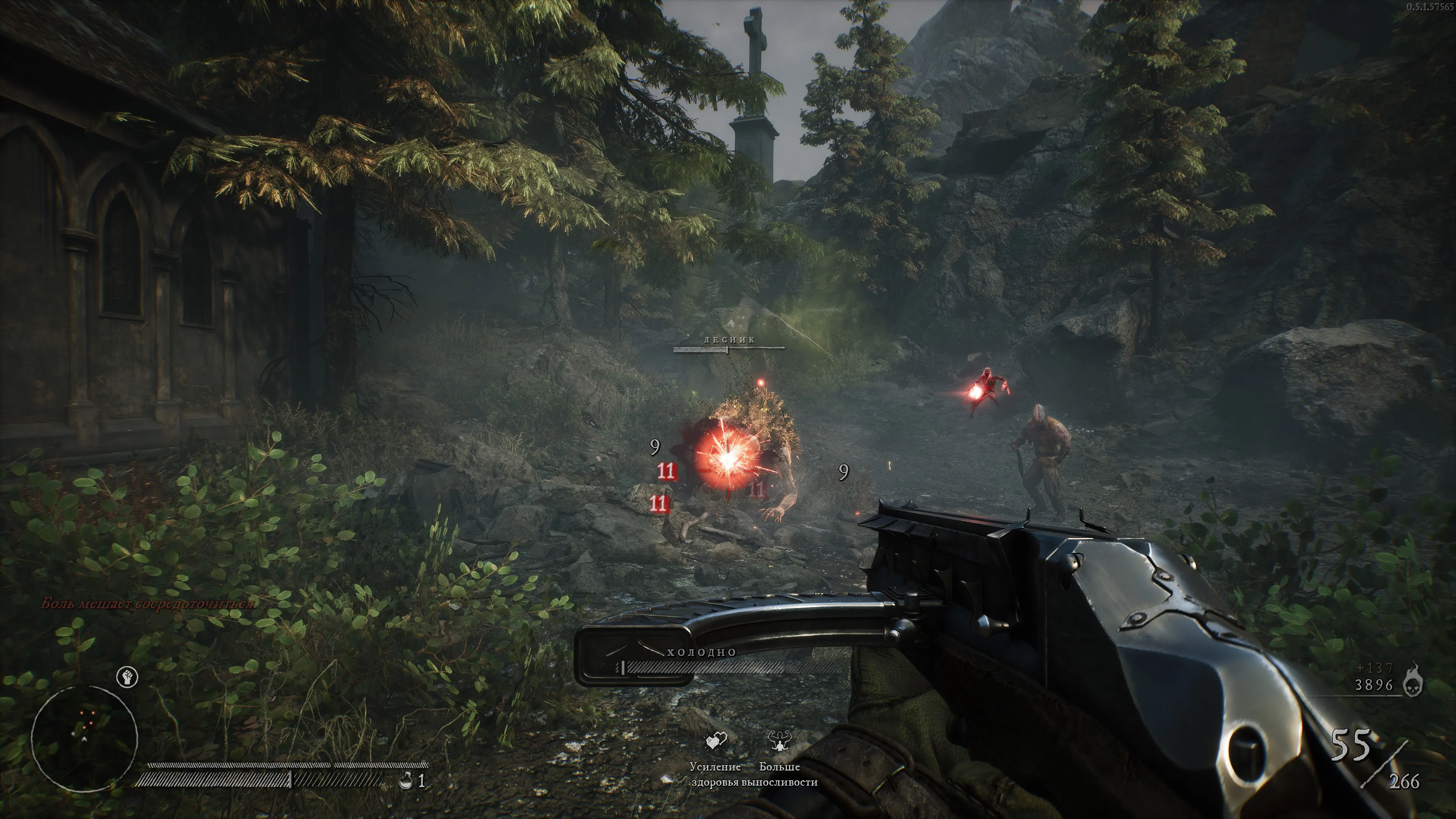Click the circular minimap radar
Viewport: 1456px width, 819px height.
[84, 738]
